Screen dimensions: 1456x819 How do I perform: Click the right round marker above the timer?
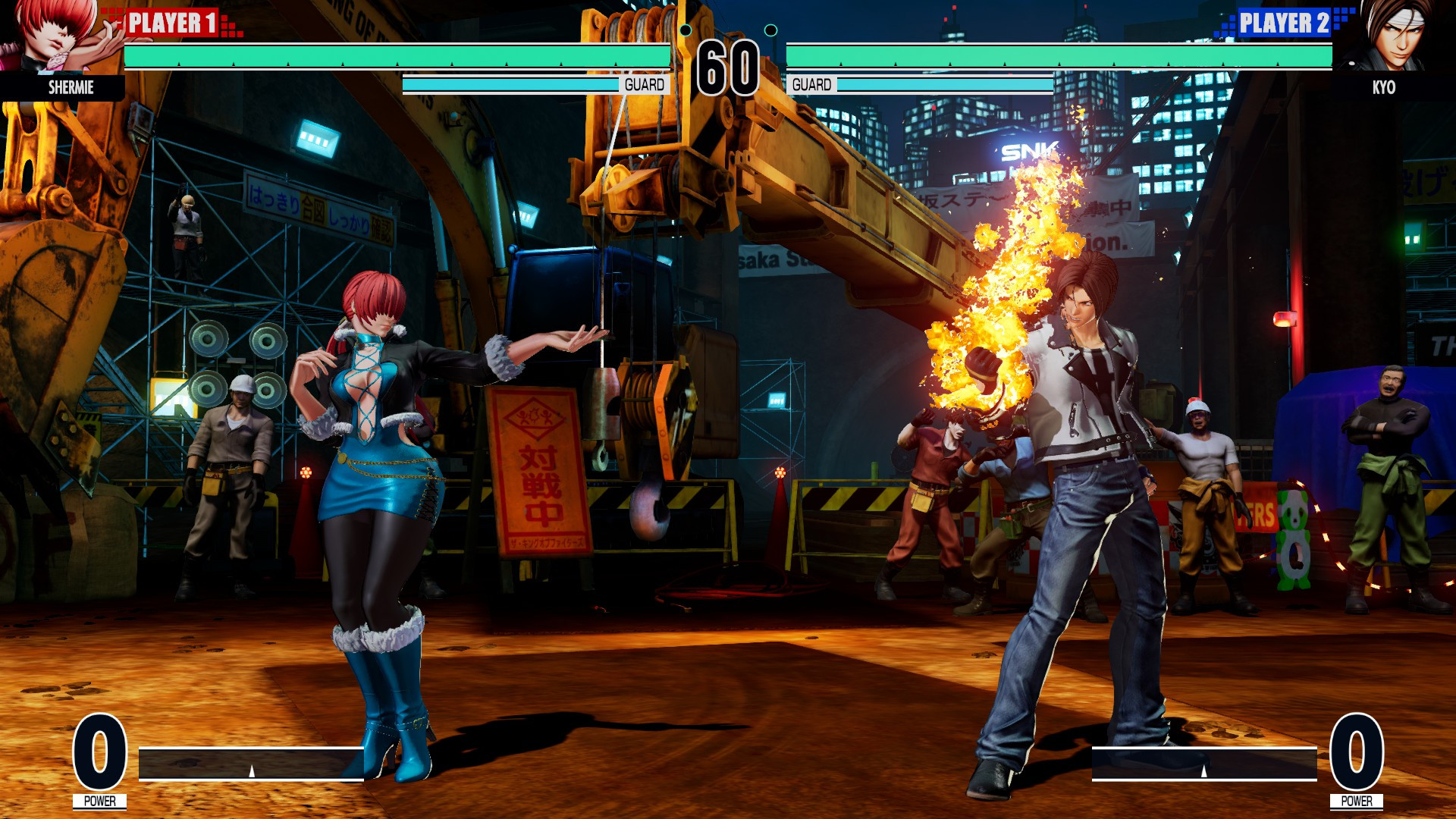(x=772, y=30)
